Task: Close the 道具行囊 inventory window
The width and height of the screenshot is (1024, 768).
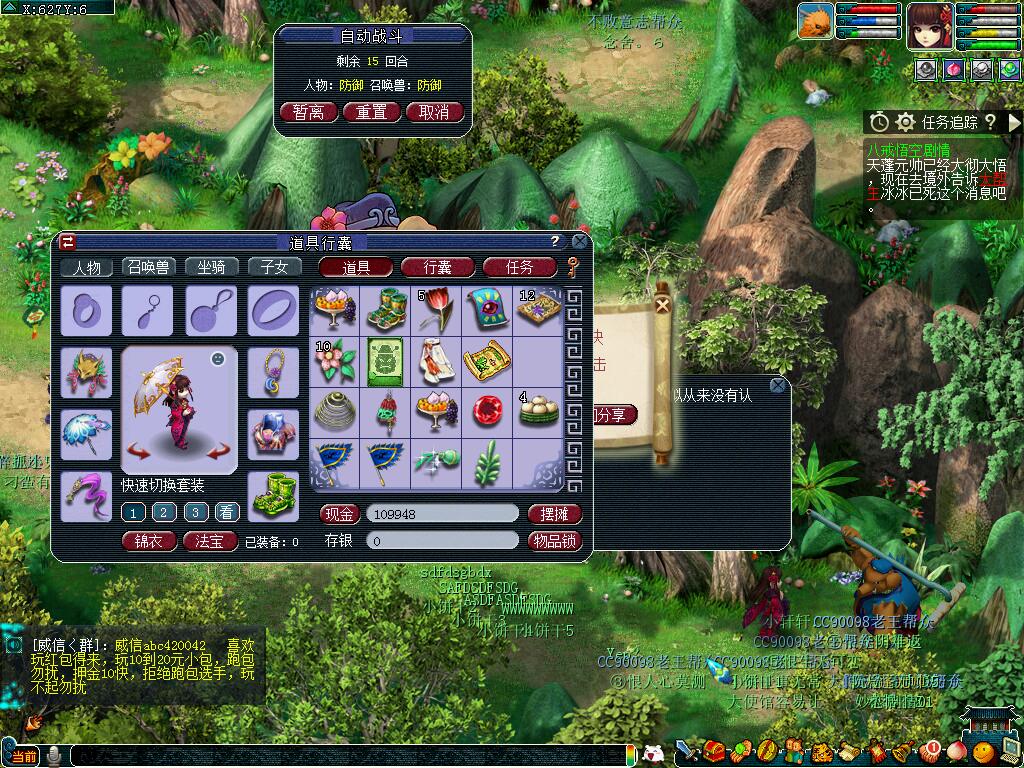Action: [x=579, y=242]
